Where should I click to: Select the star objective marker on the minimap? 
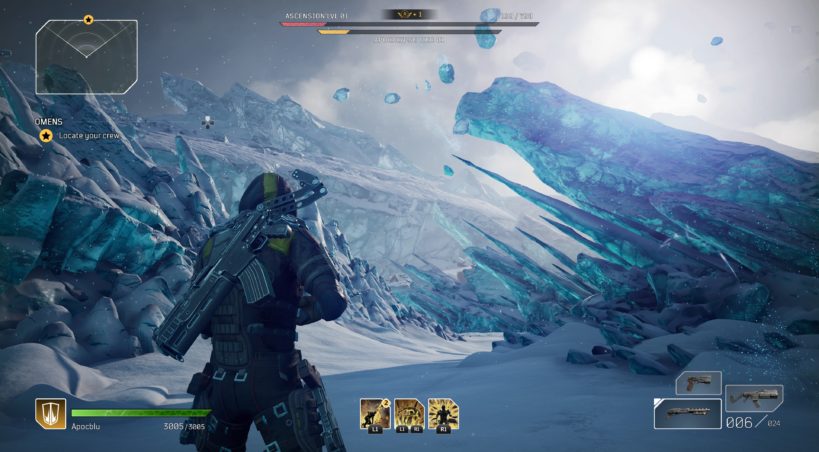click(x=88, y=19)
